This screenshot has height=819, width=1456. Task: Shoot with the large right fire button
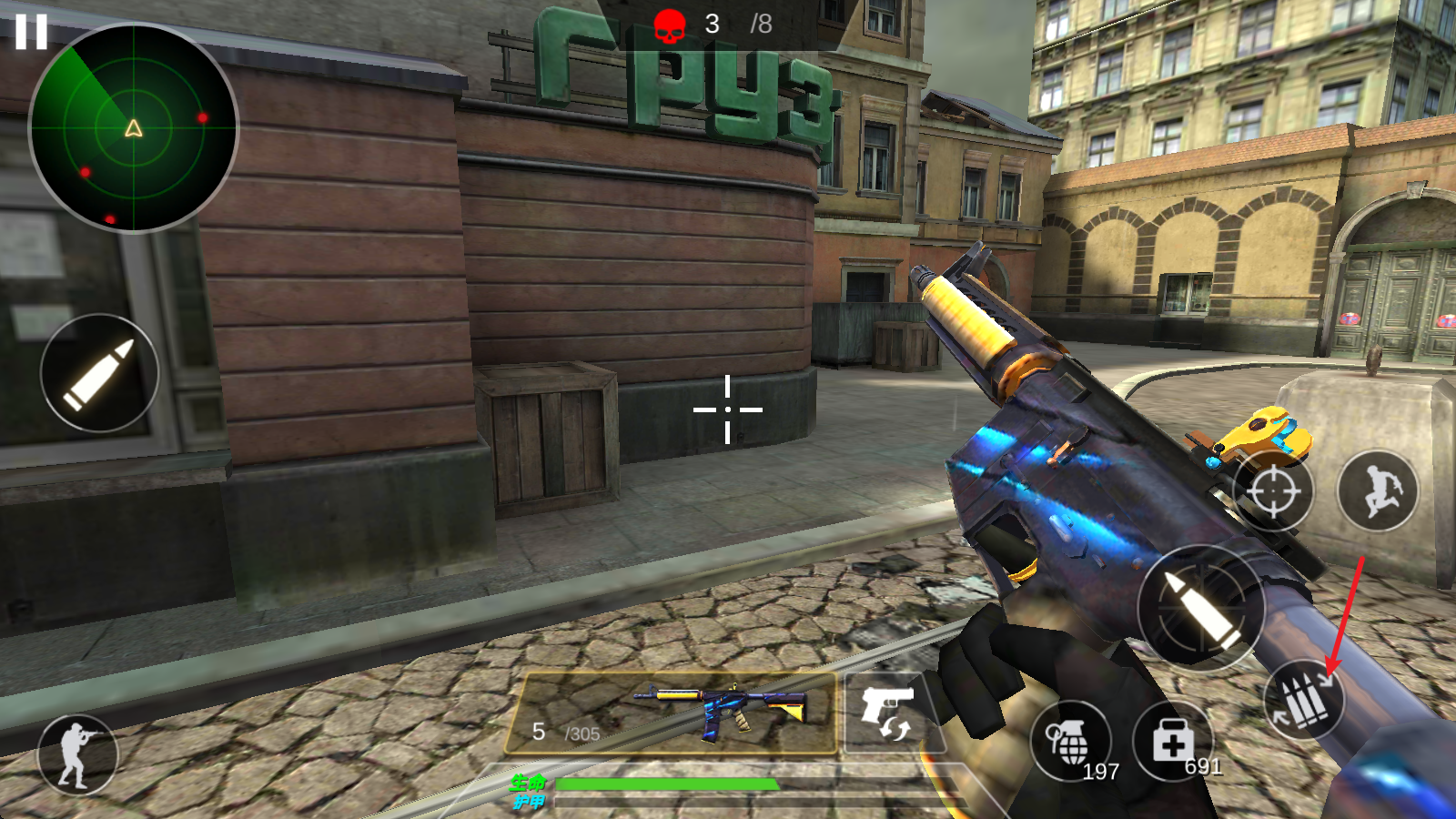[1200, 608]
